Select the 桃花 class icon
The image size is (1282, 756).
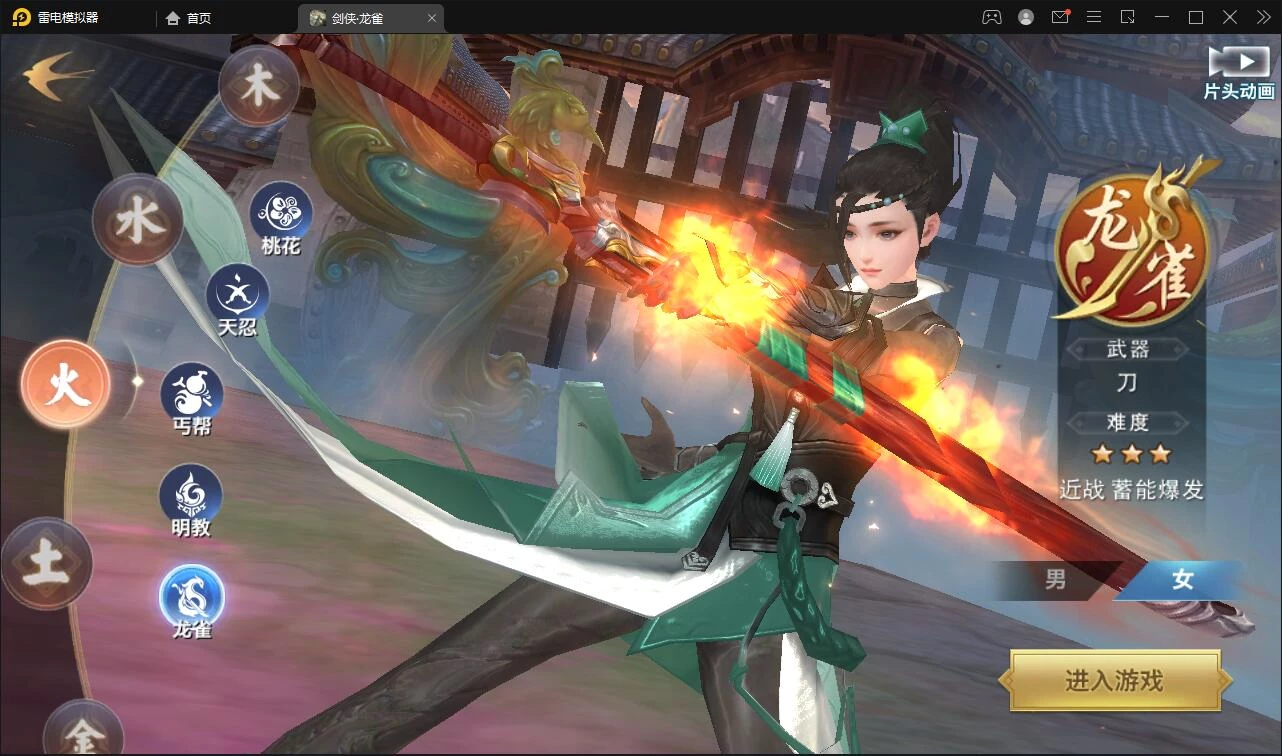pos(281,213)
